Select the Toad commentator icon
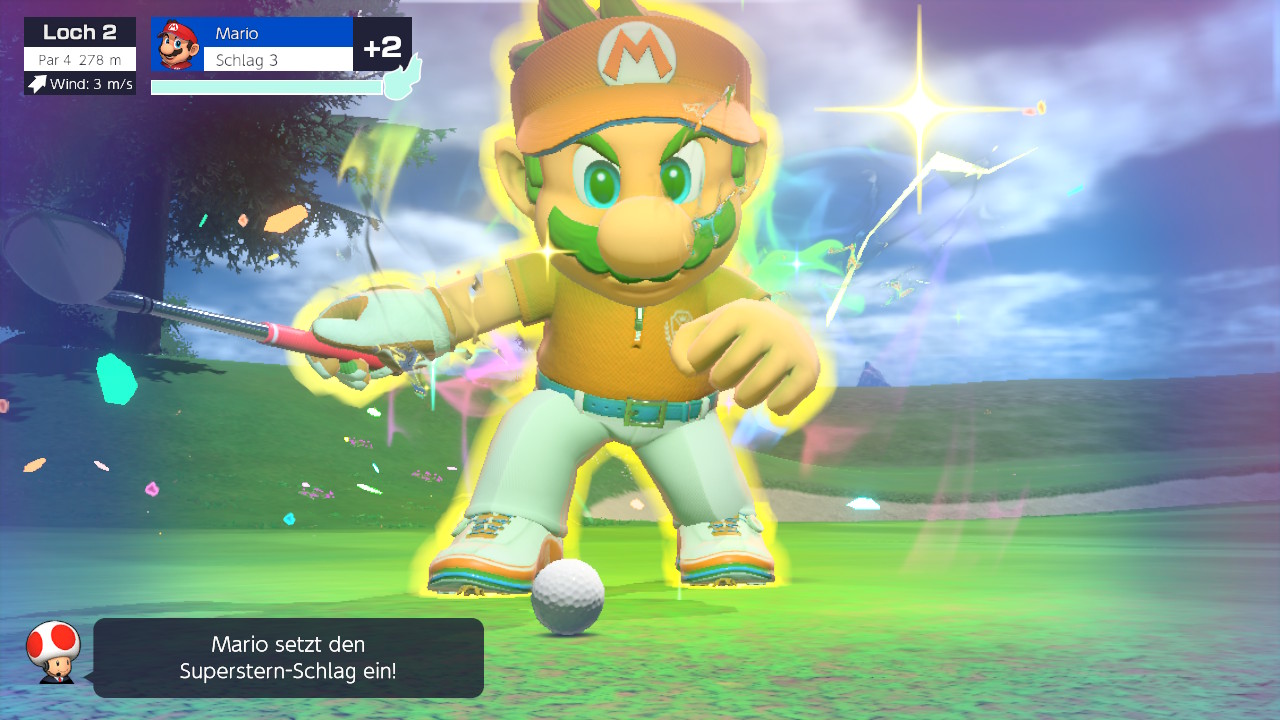Screen dimensions: 1280x720 [53, 651]
